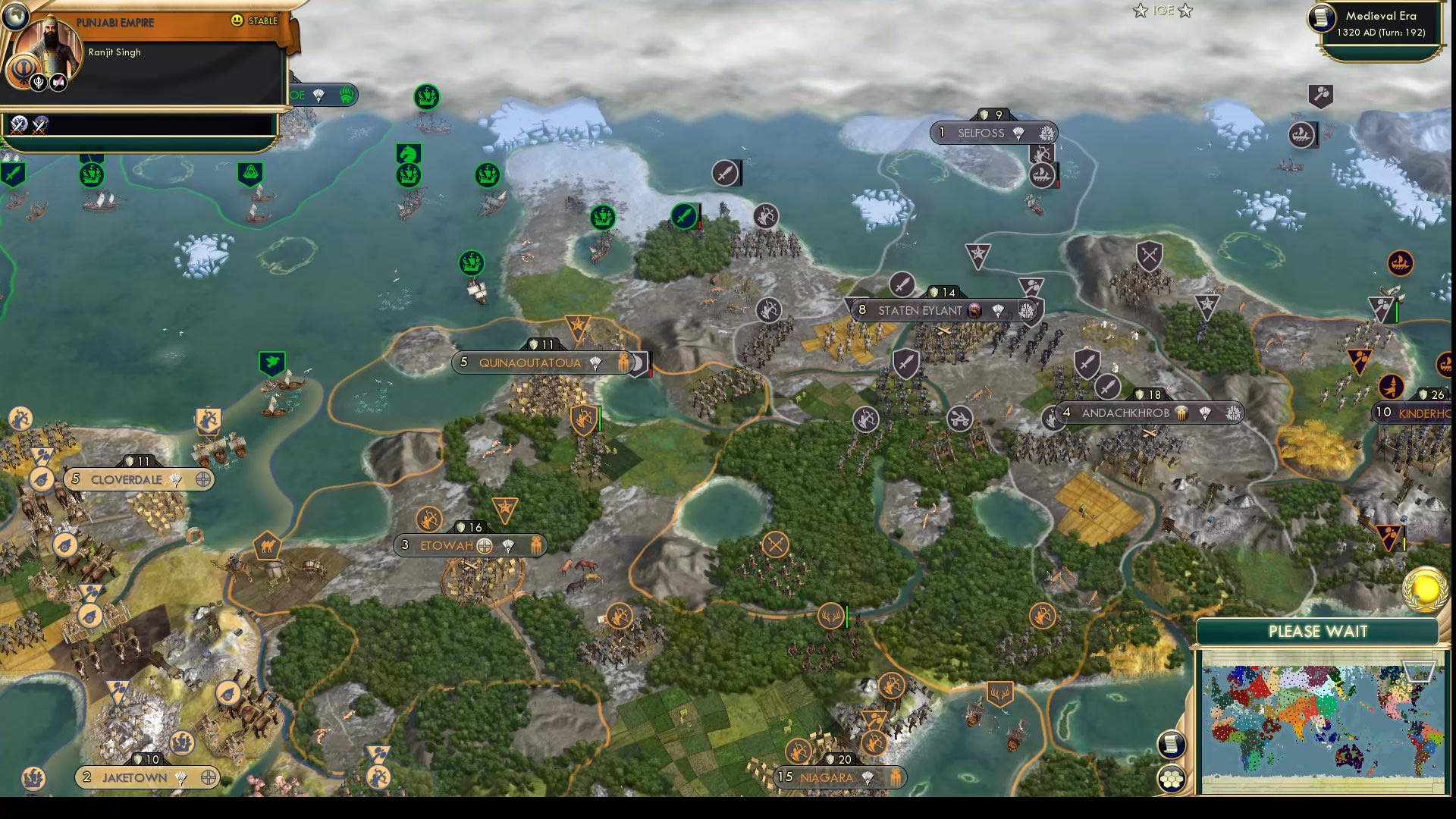Toggle the pink hammer icon beside the leader portrait
Screen dimensions: 1456x819
58,81
